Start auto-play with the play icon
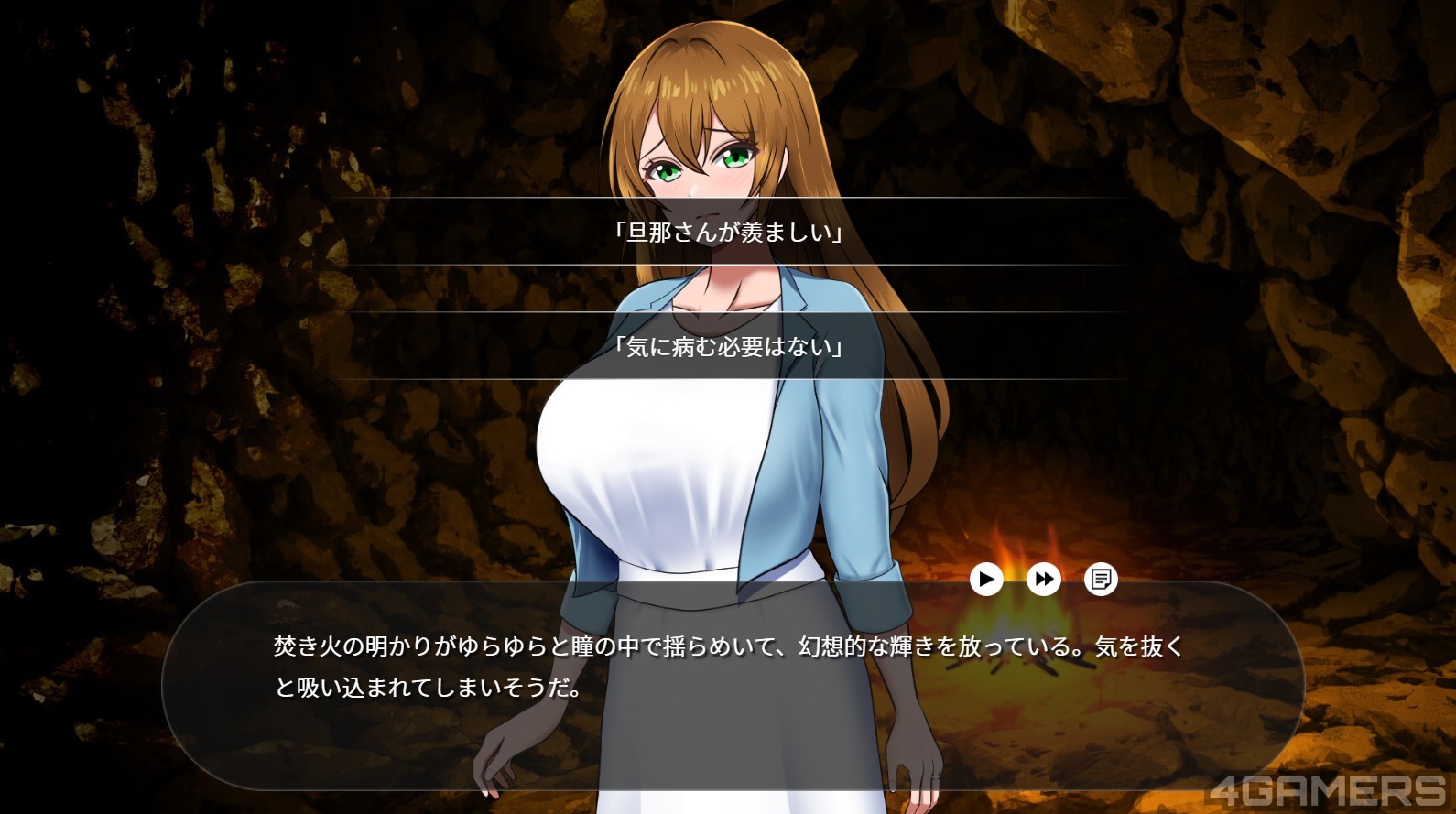Image resolution: width=1456 pixels, height=814 pixels. coord(986,579)
